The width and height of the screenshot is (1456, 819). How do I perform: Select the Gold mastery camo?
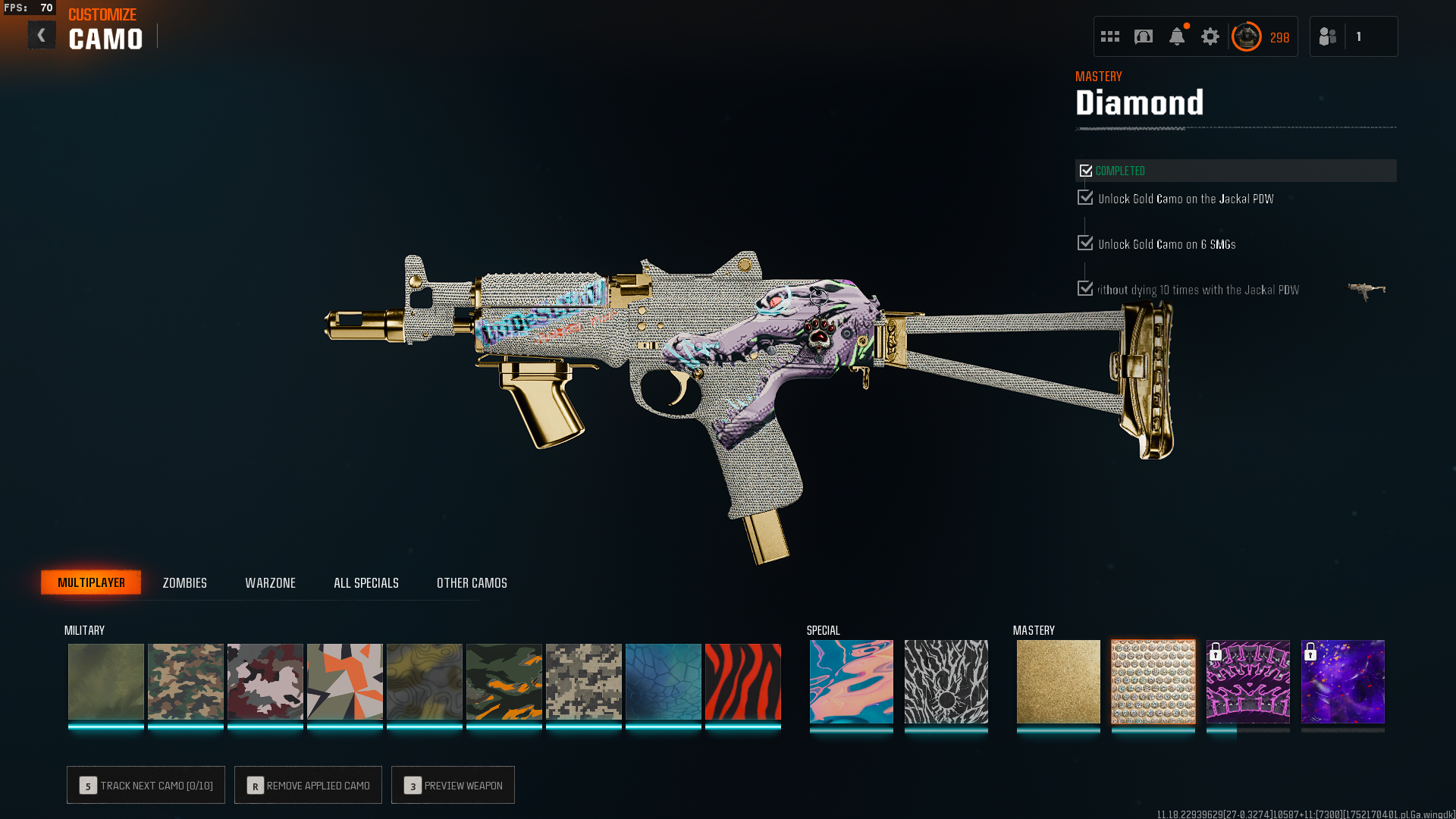[1058, 682]
